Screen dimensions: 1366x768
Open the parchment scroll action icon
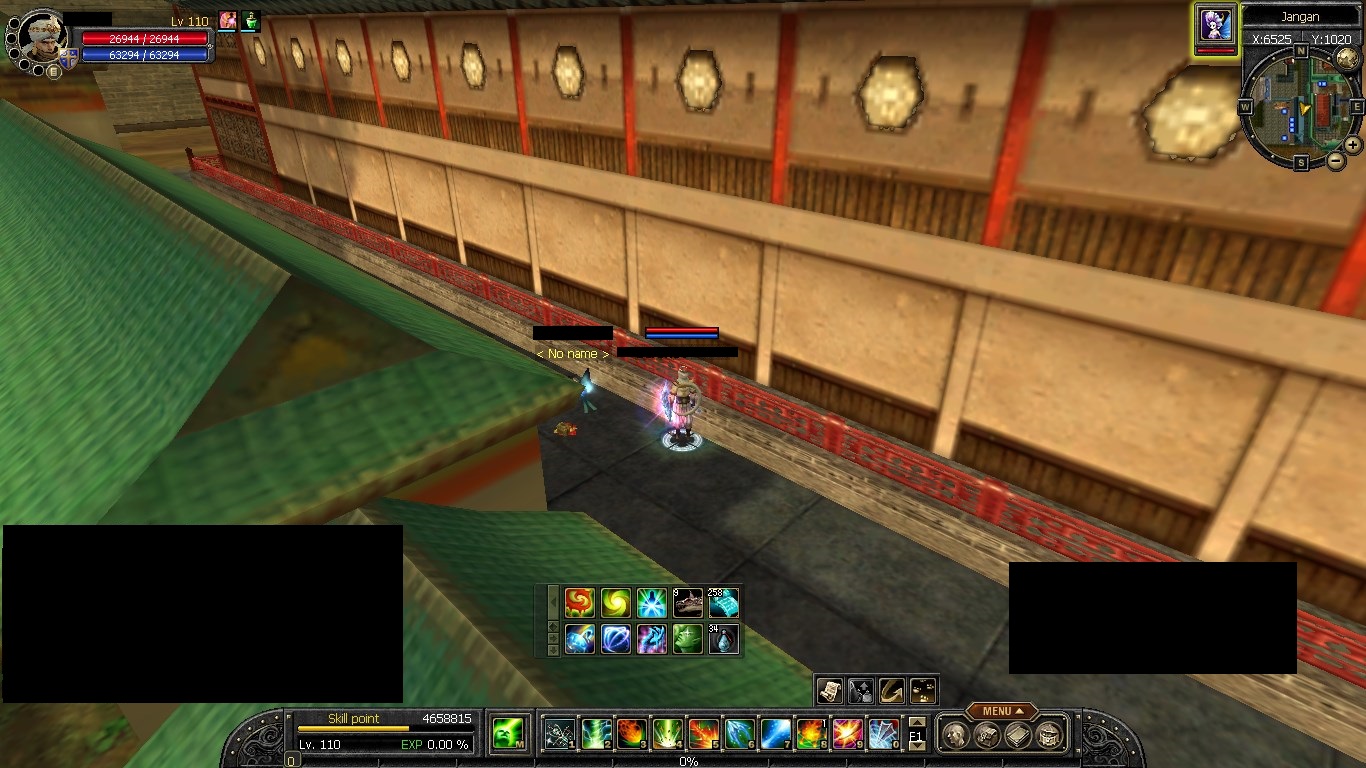[829, 690]
